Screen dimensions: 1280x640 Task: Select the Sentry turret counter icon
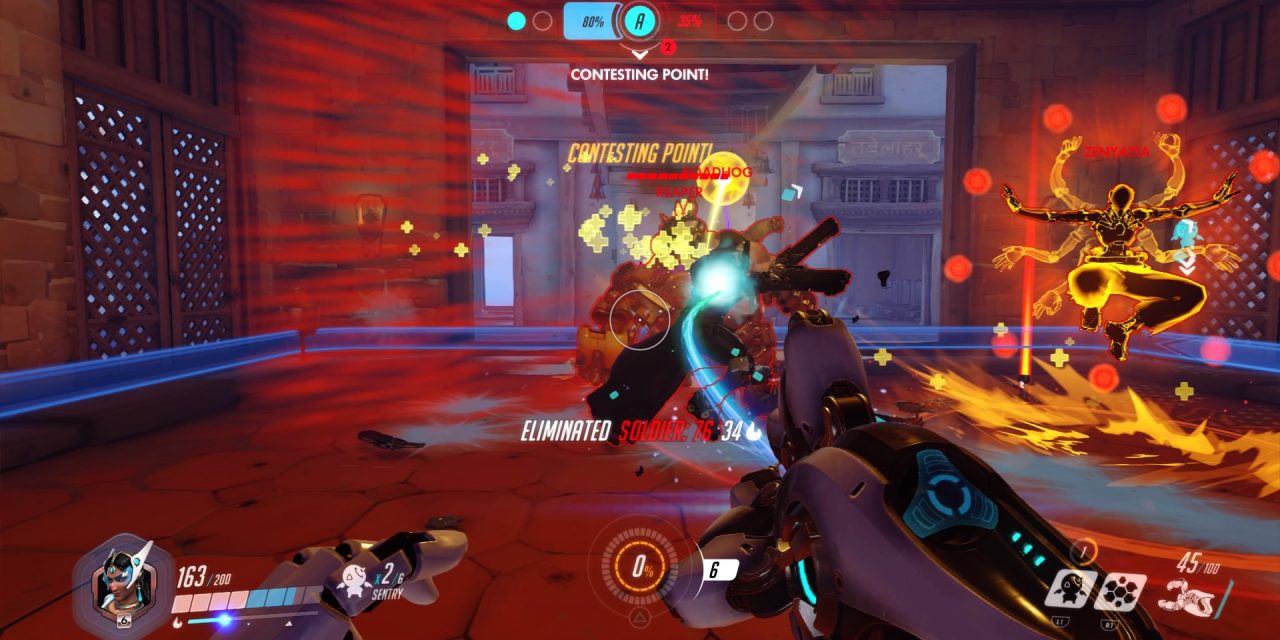pos(351,578)
